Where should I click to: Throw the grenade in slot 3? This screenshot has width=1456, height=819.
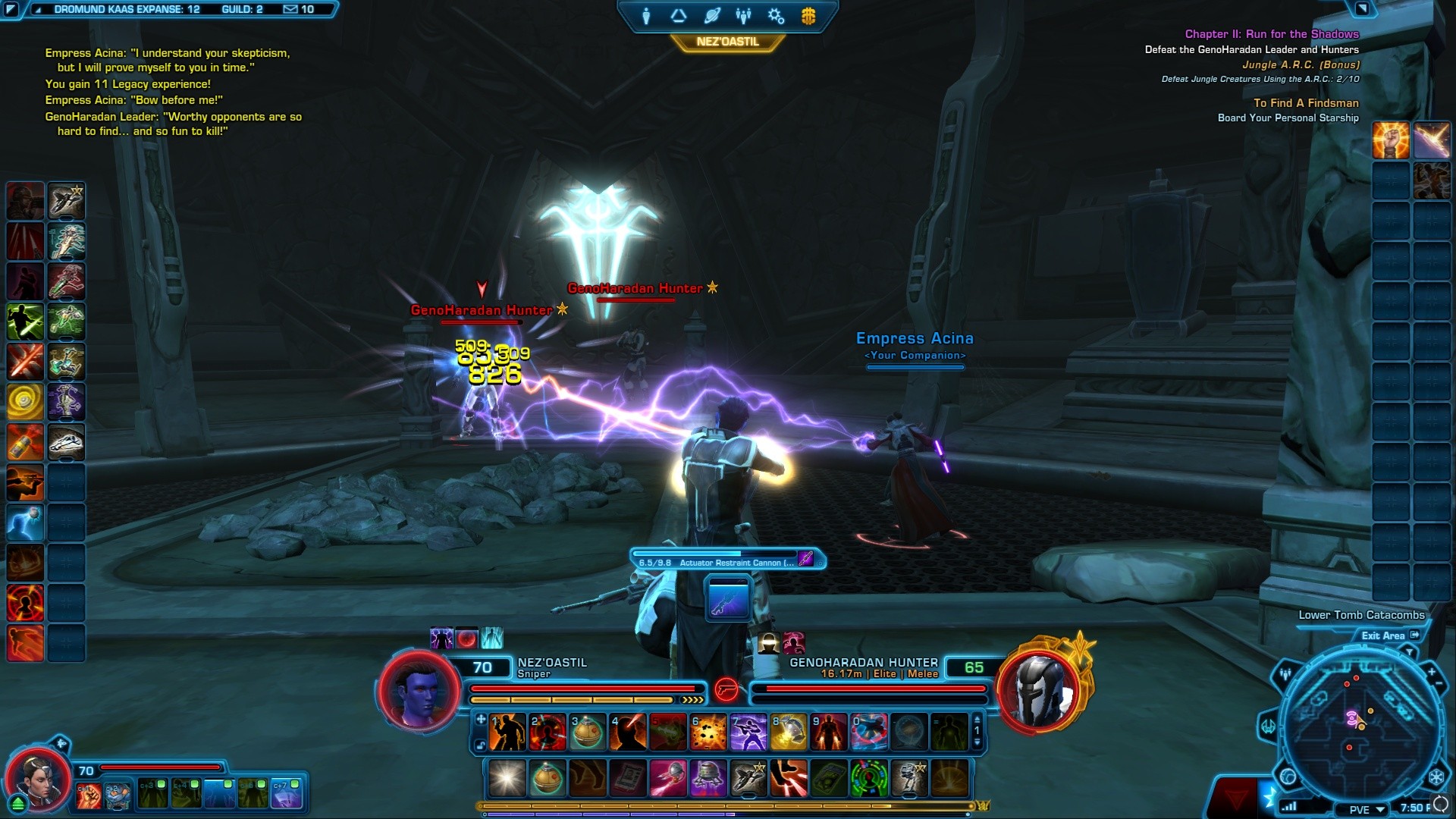point(588,733)
